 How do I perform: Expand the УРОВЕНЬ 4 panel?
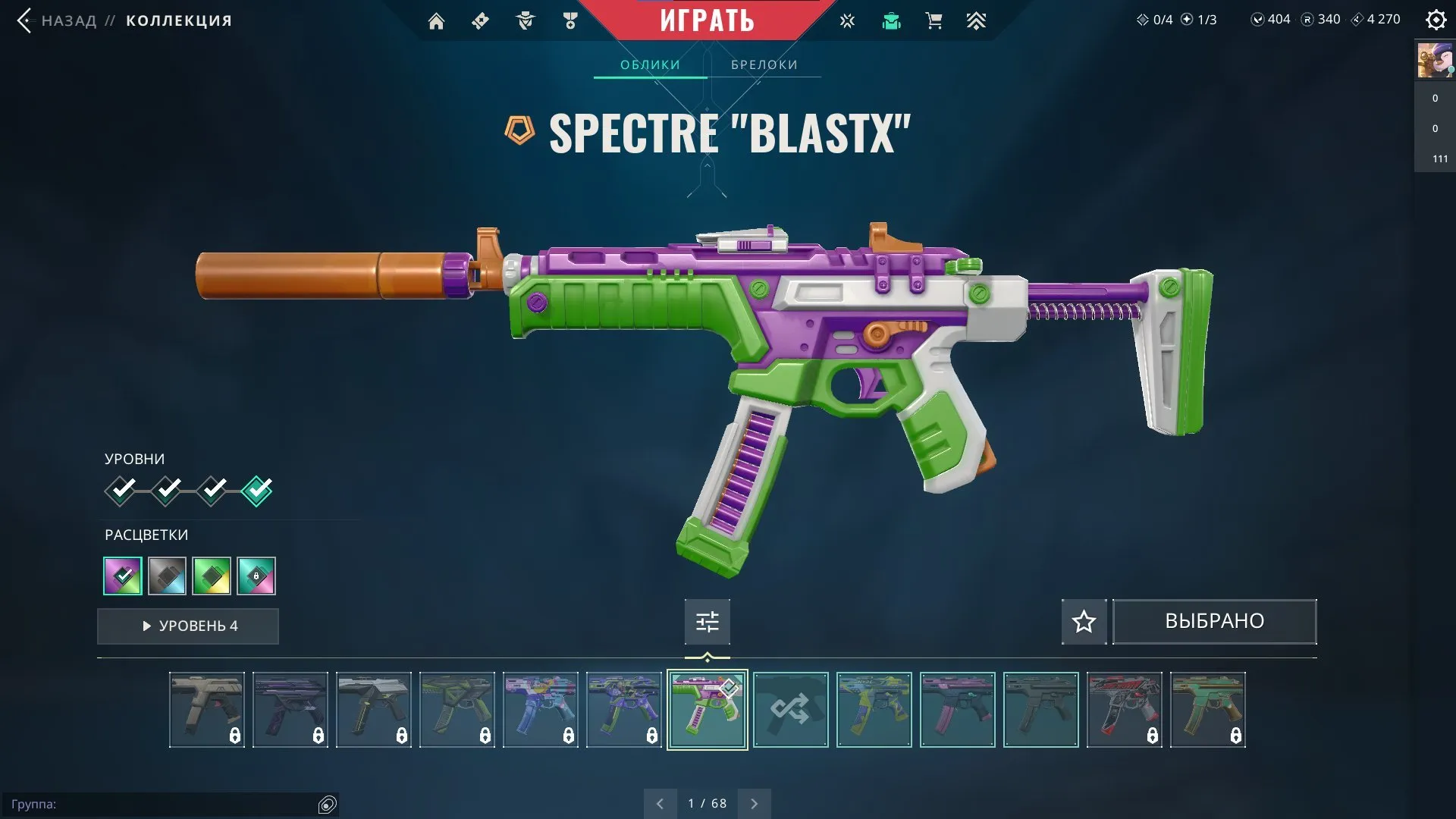[x=187, y=626]
